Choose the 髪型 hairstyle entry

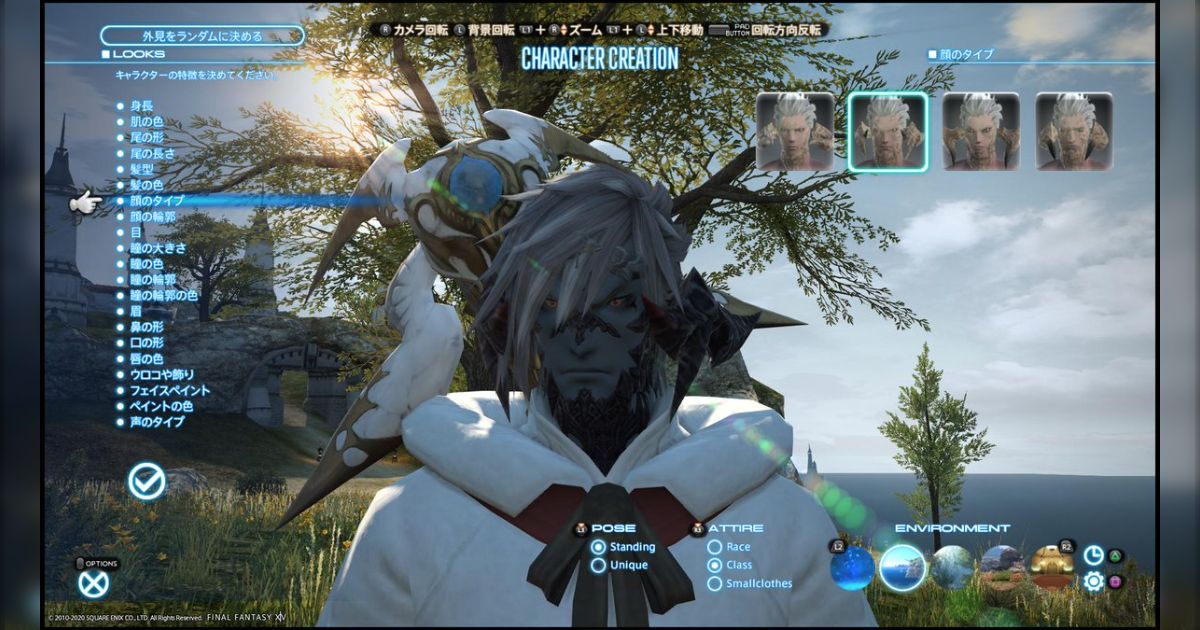click(x=141, y=169)
